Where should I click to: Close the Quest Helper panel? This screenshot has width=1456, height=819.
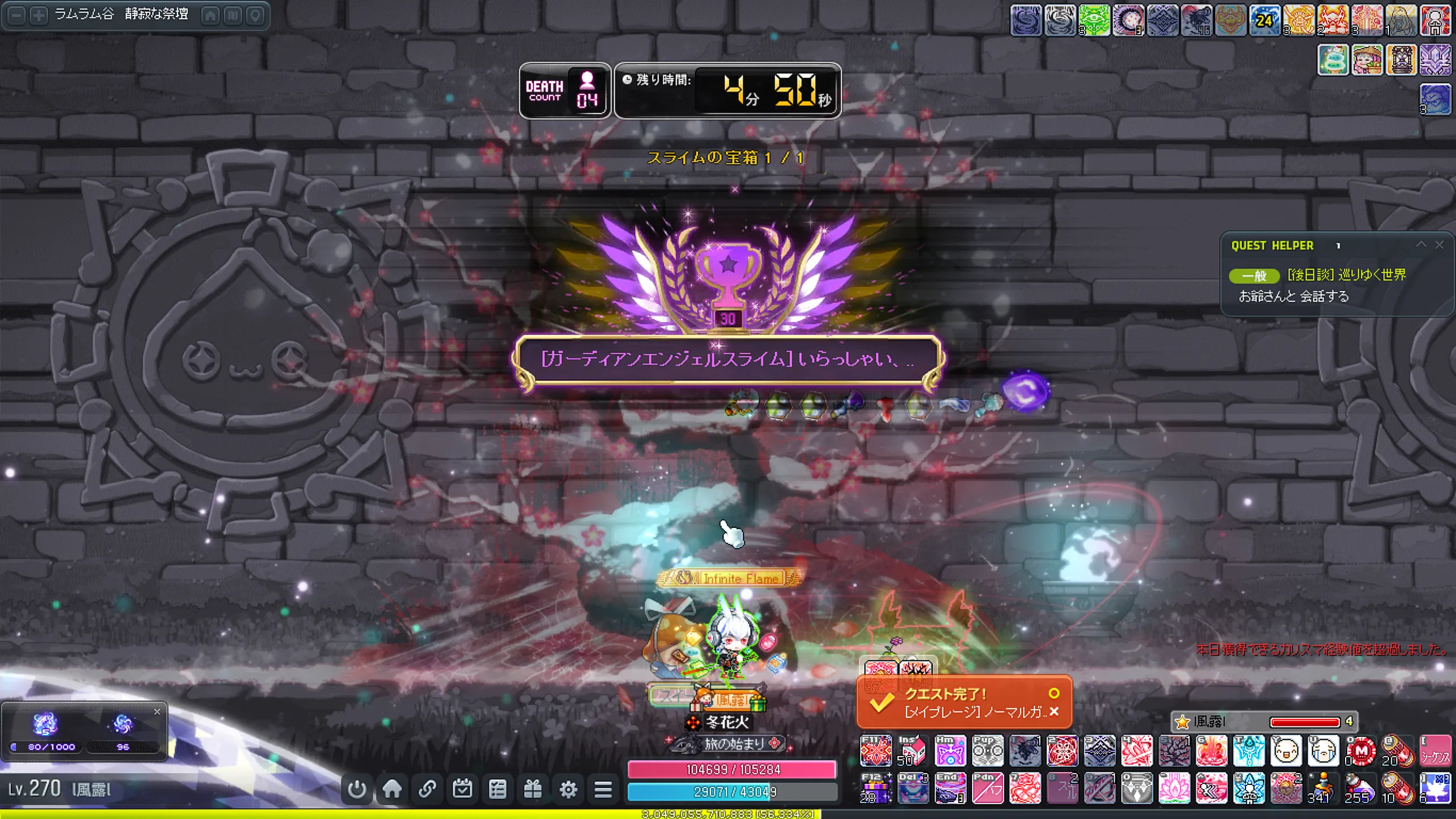click(1439, 245)
